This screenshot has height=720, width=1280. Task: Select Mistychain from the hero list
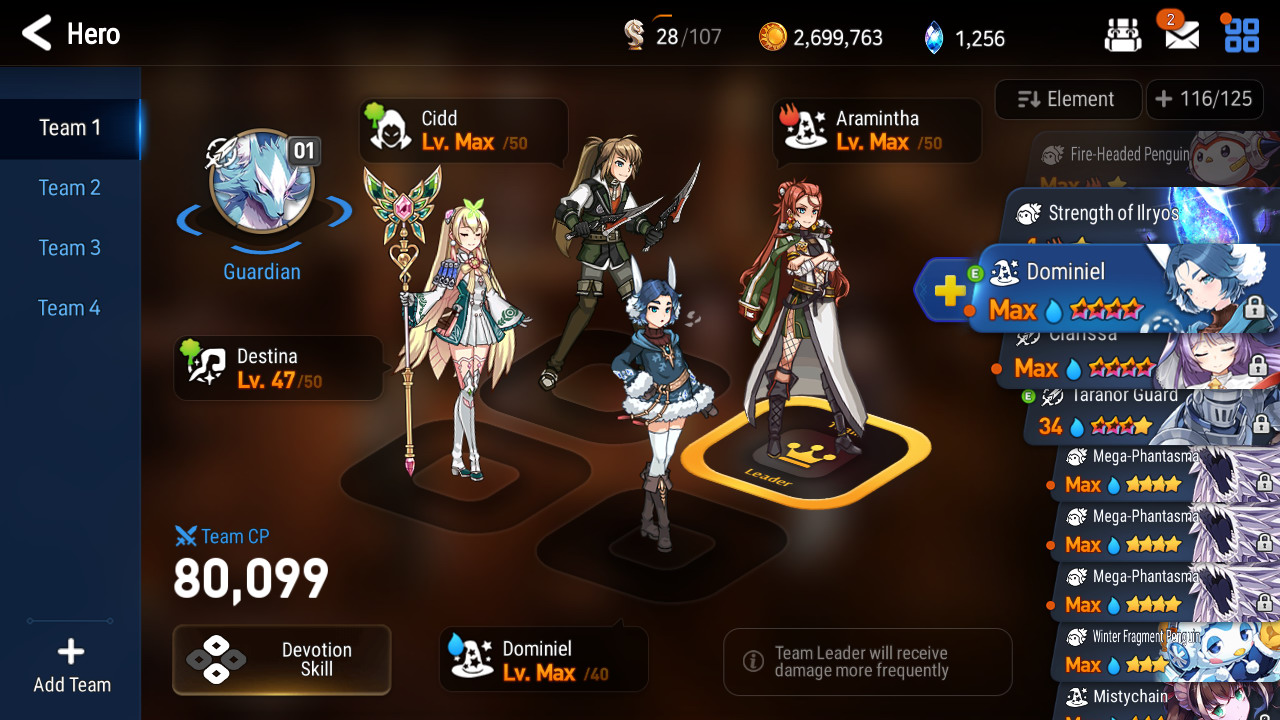[1150, 700]
